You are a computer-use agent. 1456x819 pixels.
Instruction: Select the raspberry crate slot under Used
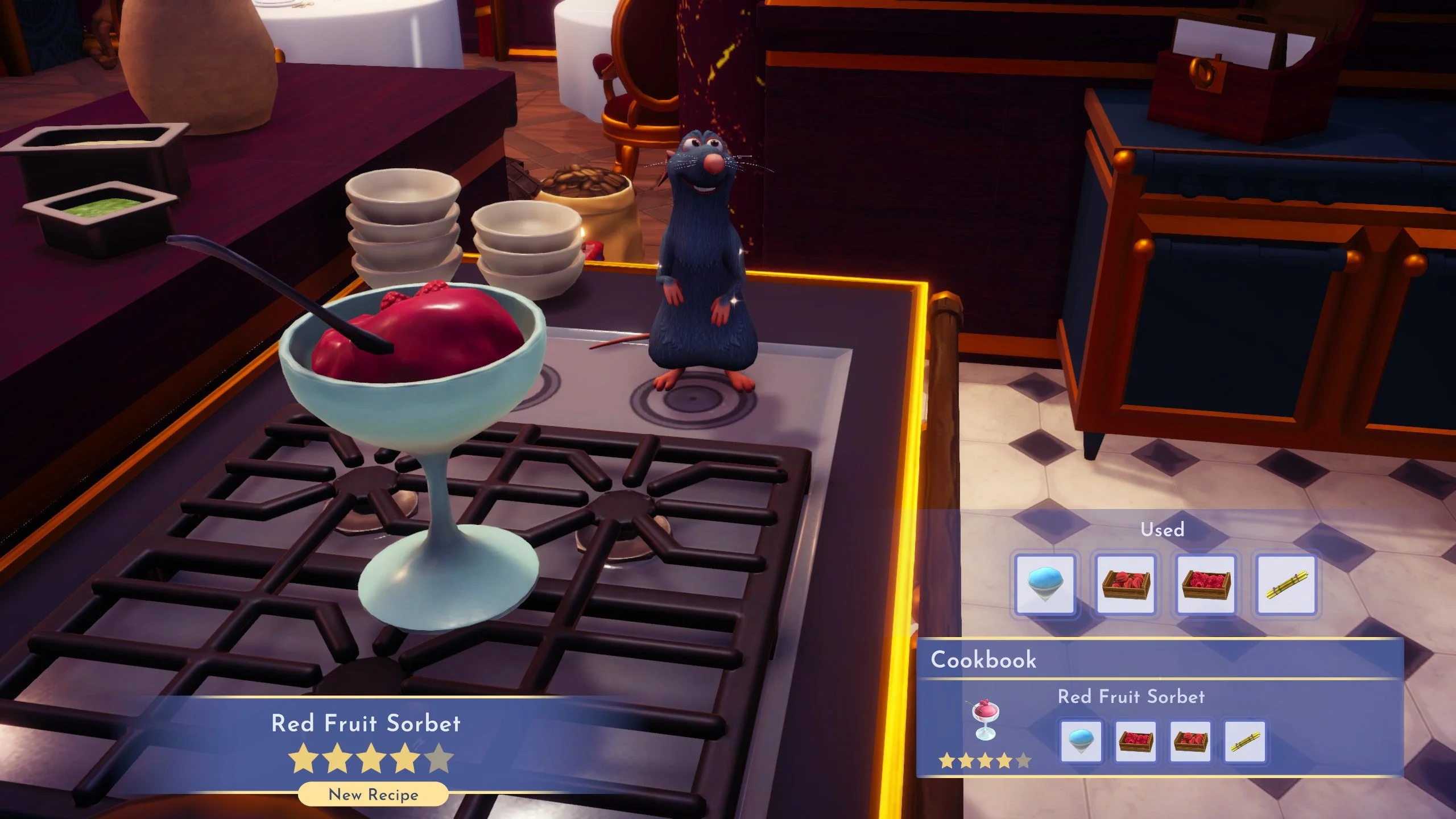[1206, 585]
